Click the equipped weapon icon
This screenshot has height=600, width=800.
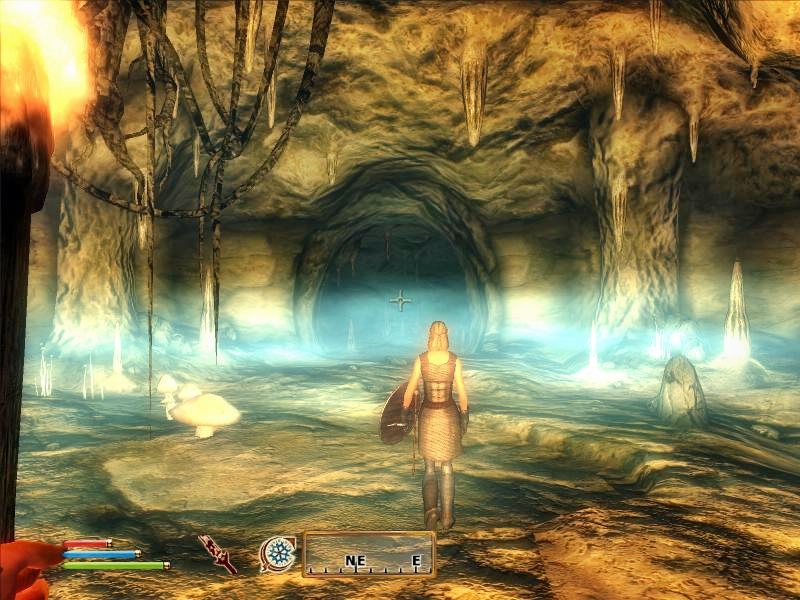218,553
